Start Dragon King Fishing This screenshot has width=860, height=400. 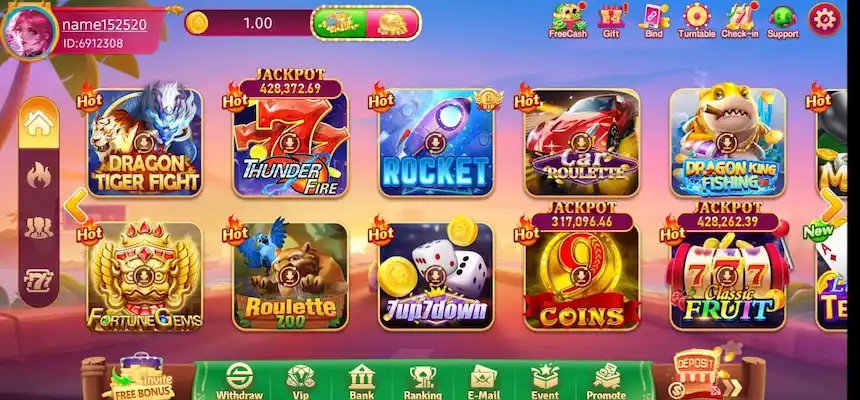pyautogui.click(x=727, y=142)
